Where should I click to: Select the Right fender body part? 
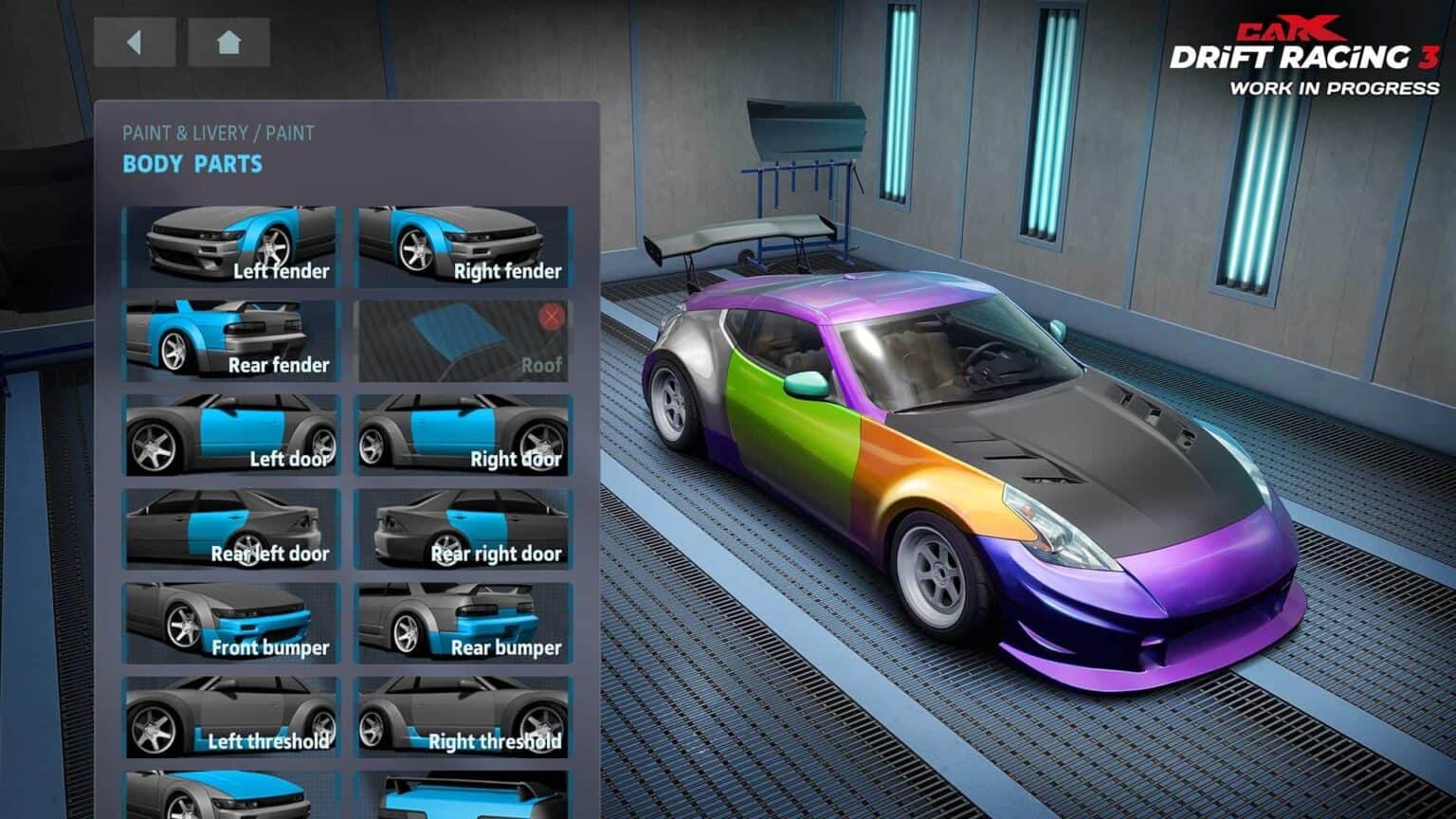coord(463,246)
